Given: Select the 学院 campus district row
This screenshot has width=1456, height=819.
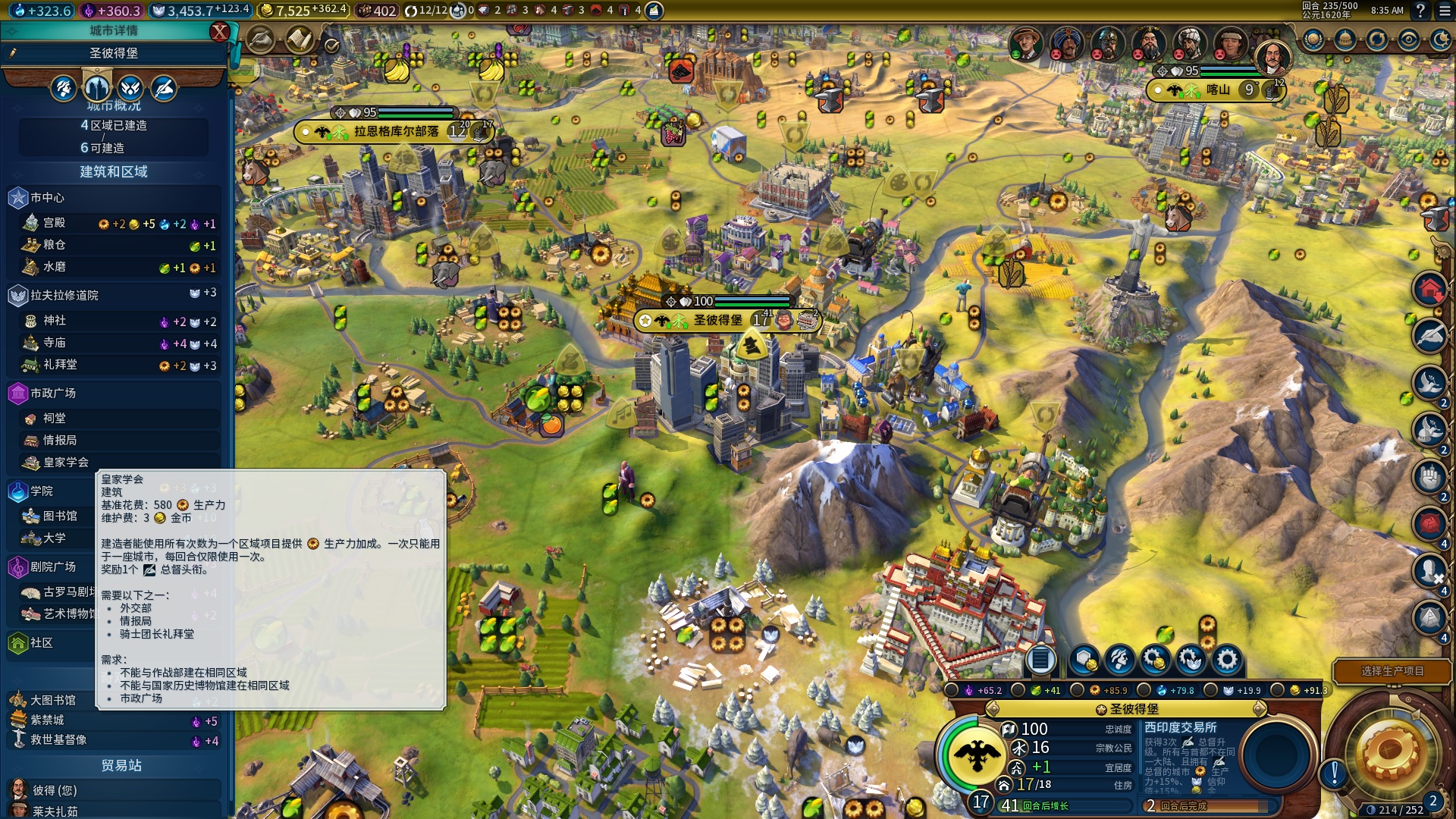Looking at the screenshot, I should pyautogui.click(x=42, y=491).
